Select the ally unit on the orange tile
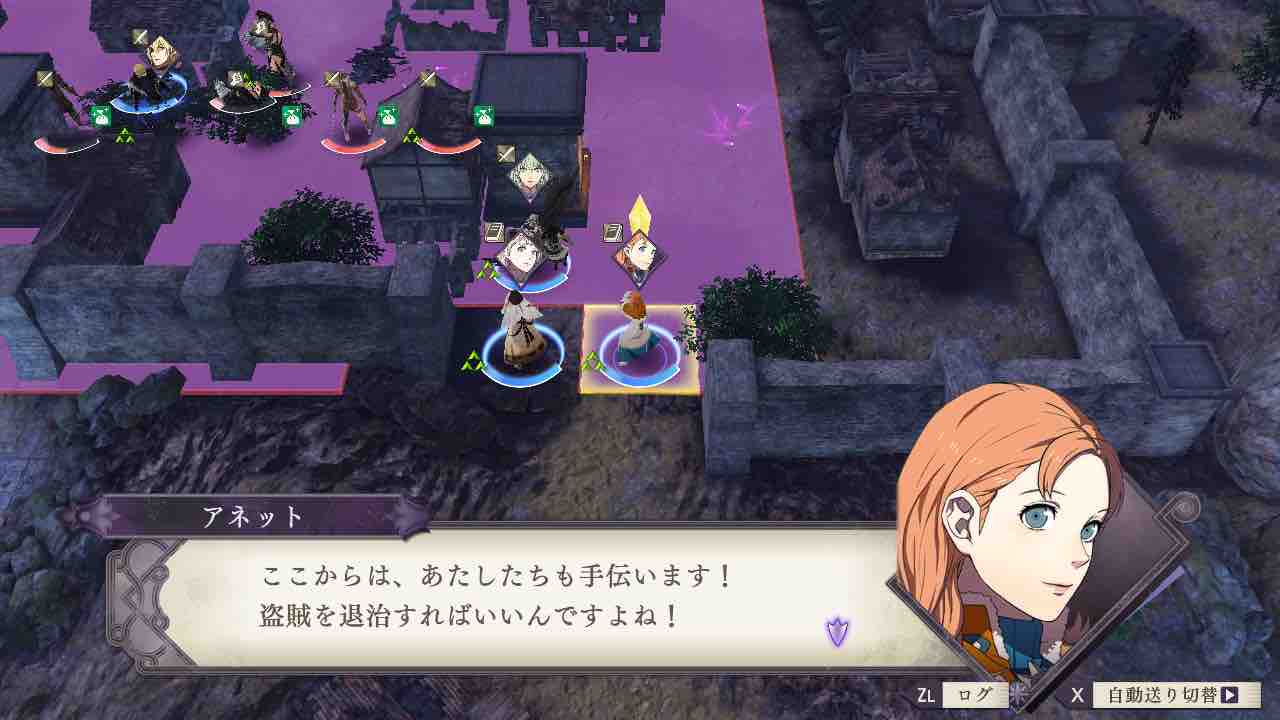 pos(632,334)
